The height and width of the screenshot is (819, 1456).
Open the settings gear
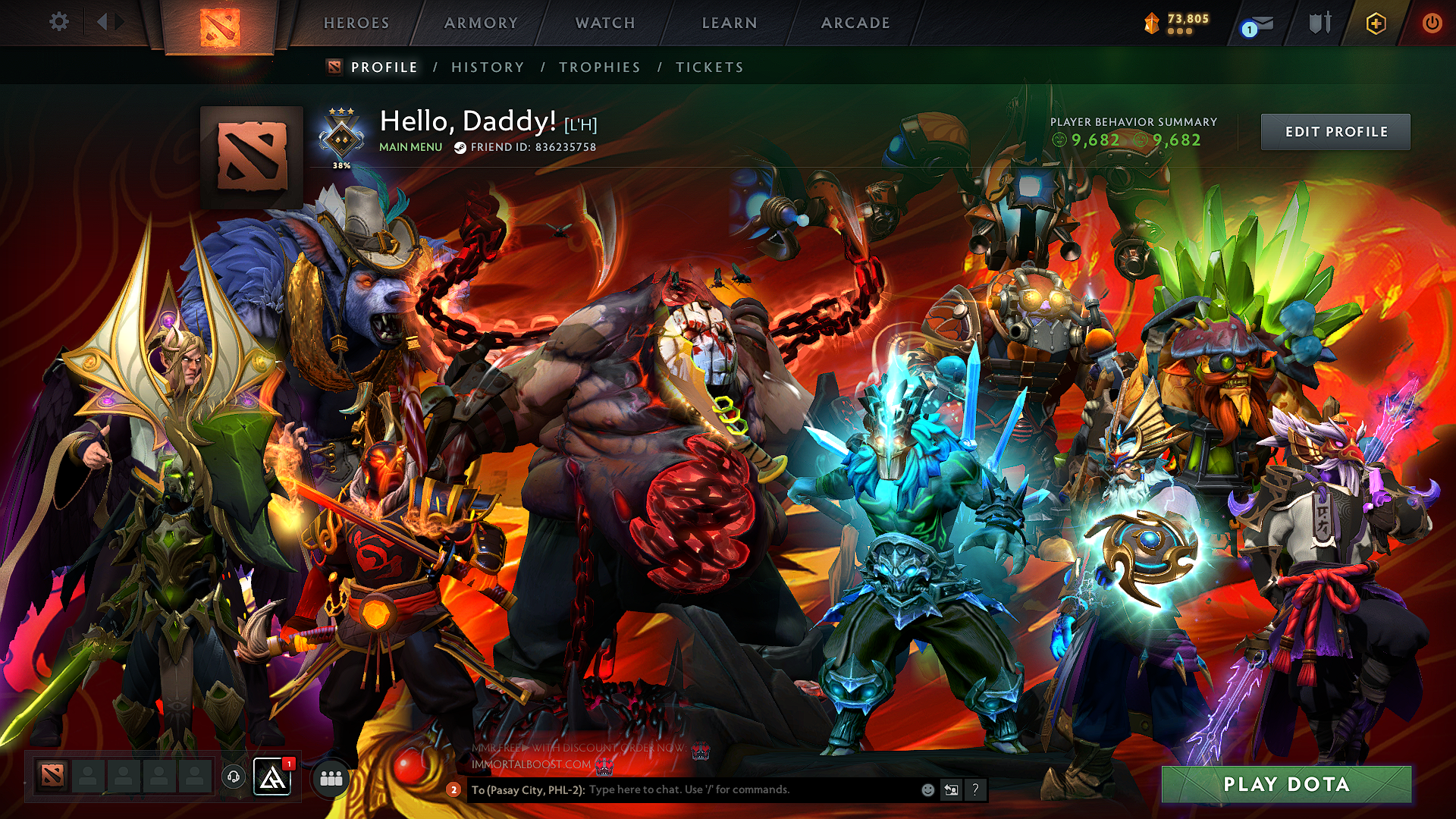58,22
